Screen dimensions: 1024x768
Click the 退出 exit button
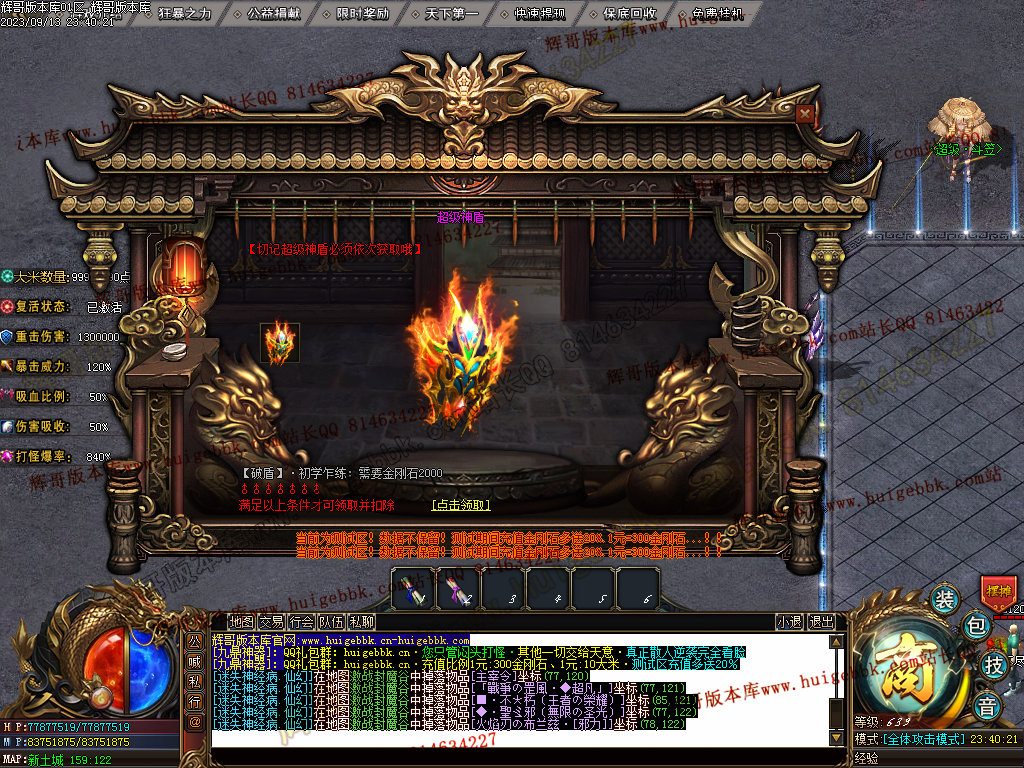point(822,621)
